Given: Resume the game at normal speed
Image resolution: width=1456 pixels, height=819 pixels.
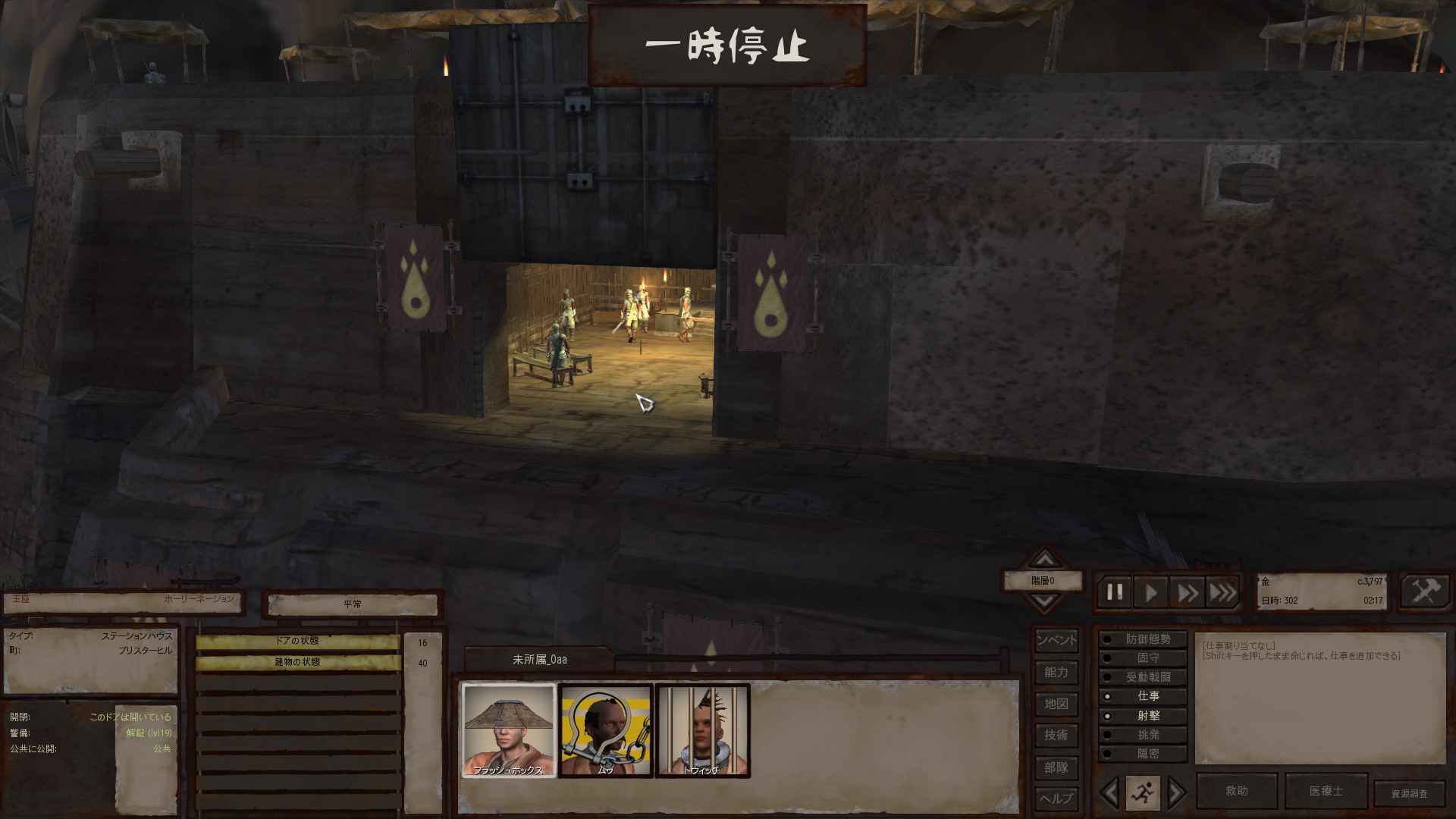Looking at the screenshot, I should click(1150, 592).
